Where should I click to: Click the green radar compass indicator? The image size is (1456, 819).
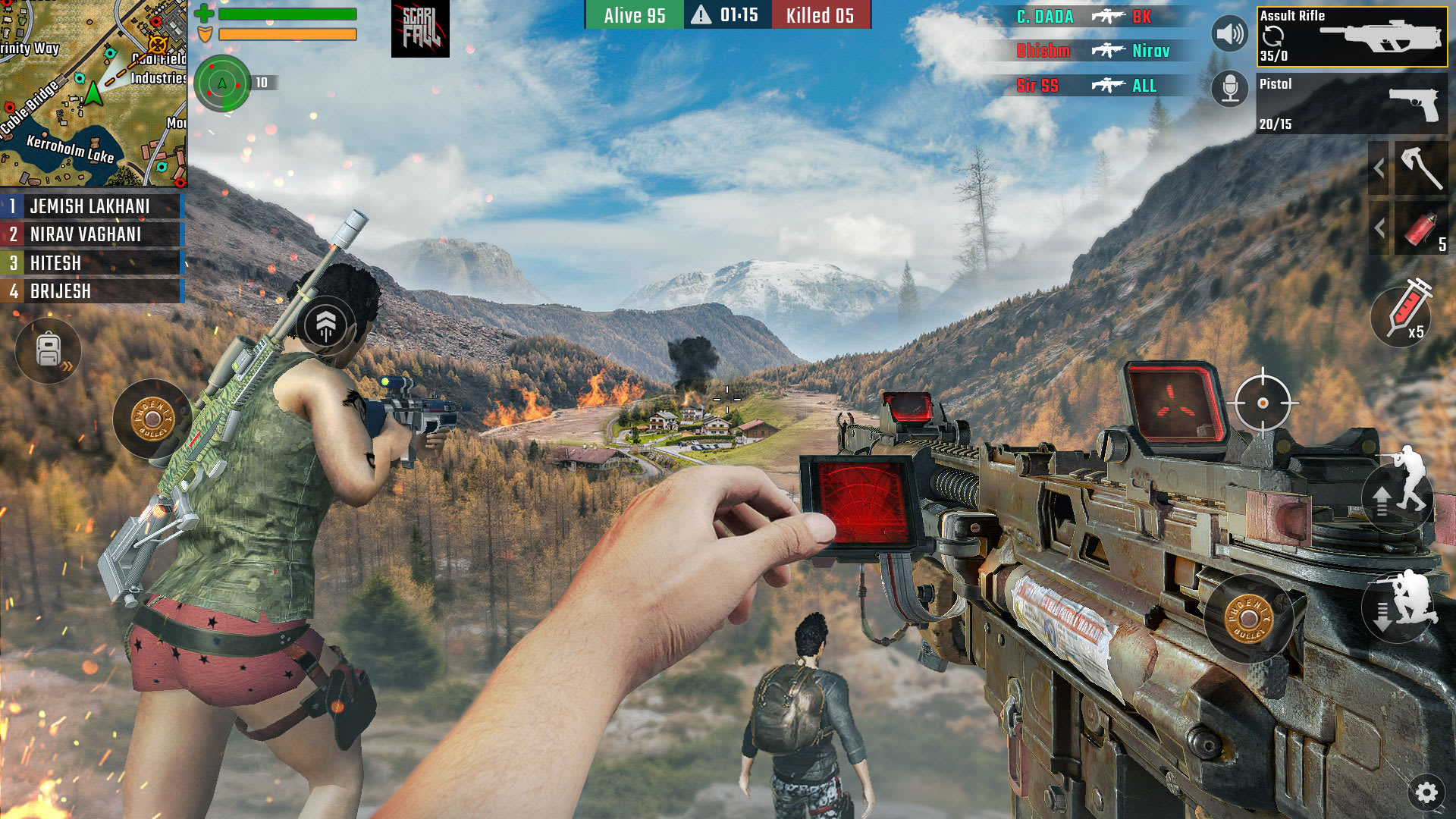point(222,83)
